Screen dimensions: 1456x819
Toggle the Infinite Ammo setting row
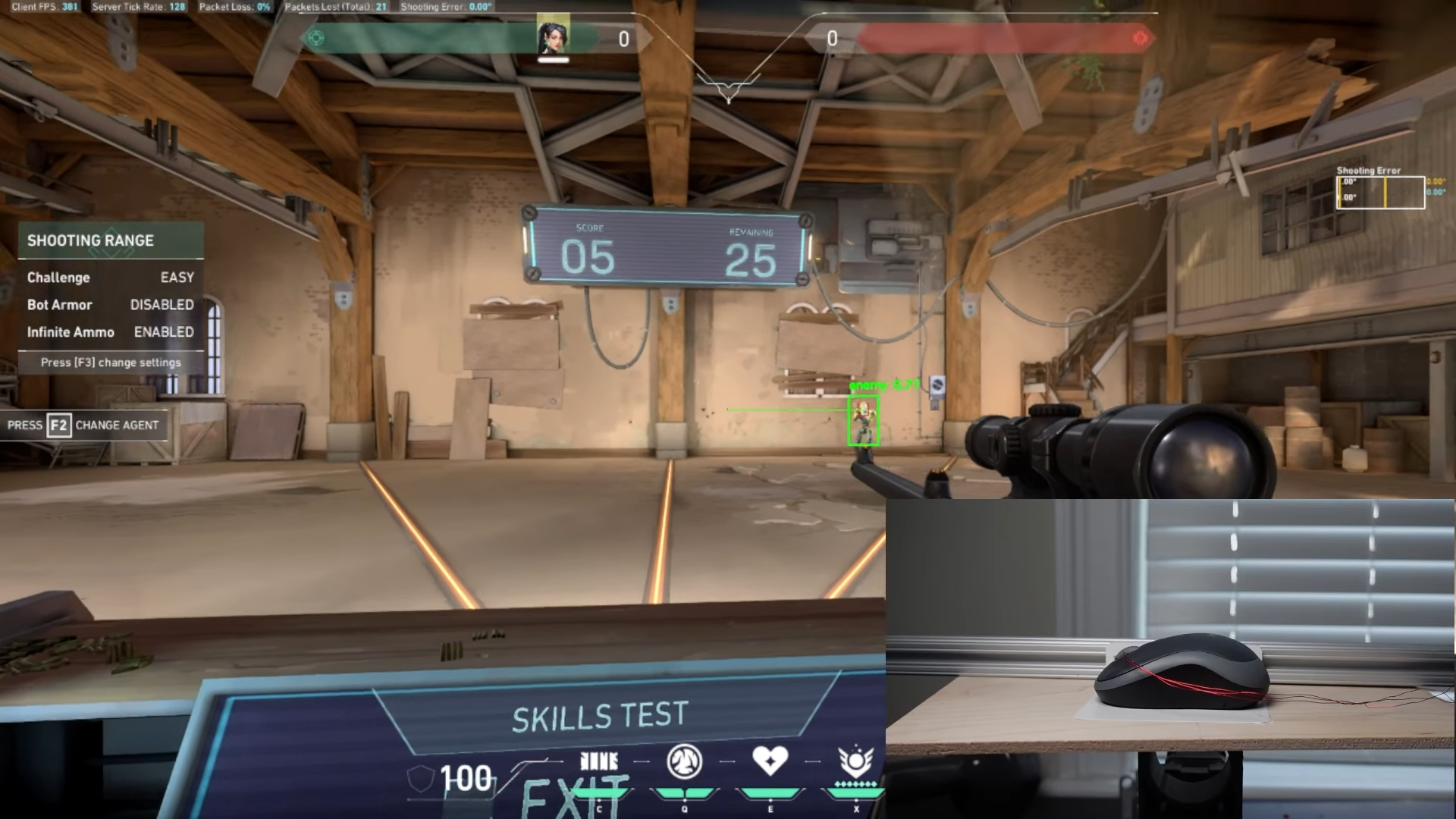pos(111,332)
